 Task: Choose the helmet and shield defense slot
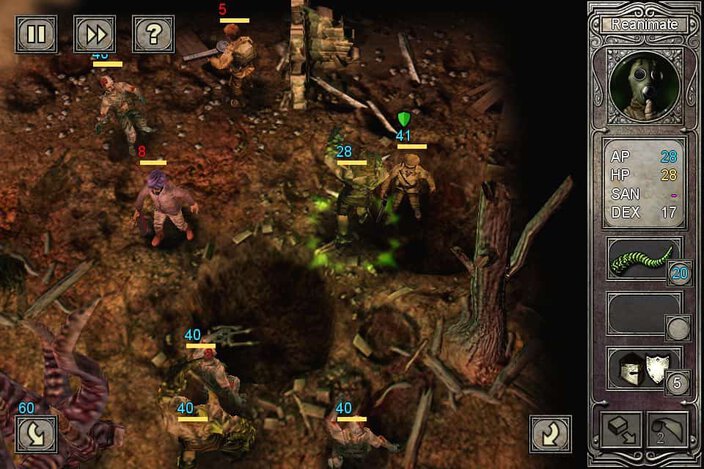tap(643, 368)
